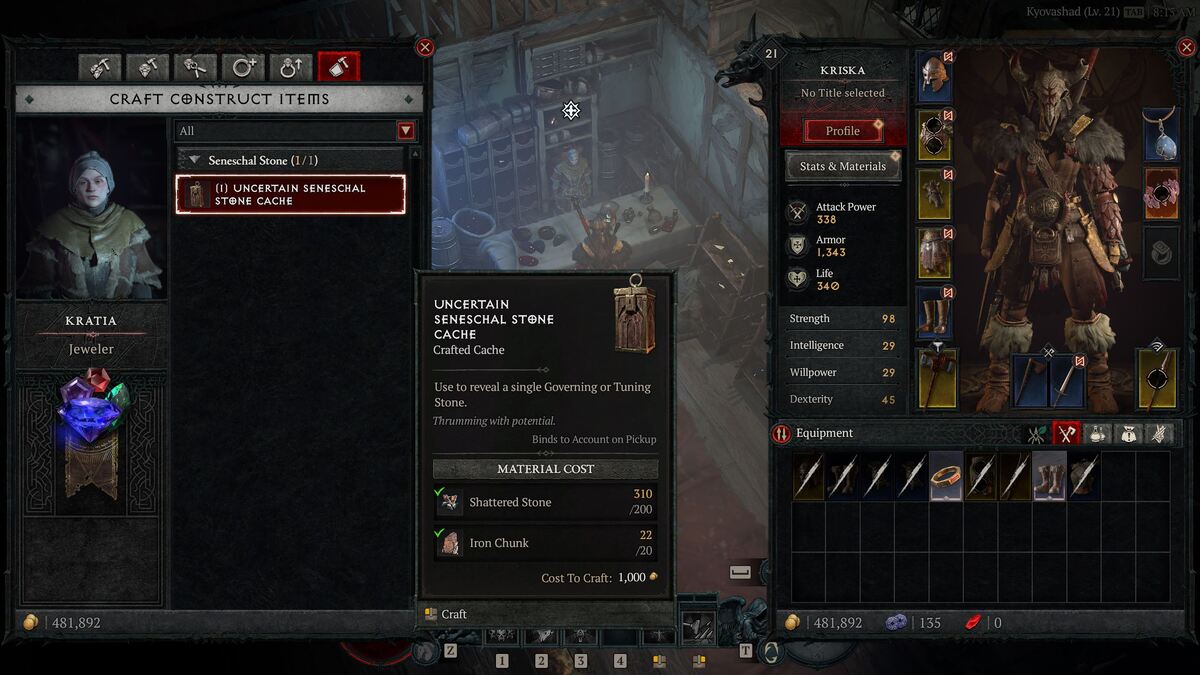1200x675 pixels.
Task: Collapse the Seneschal Stone category
Action: pos(187,160)
